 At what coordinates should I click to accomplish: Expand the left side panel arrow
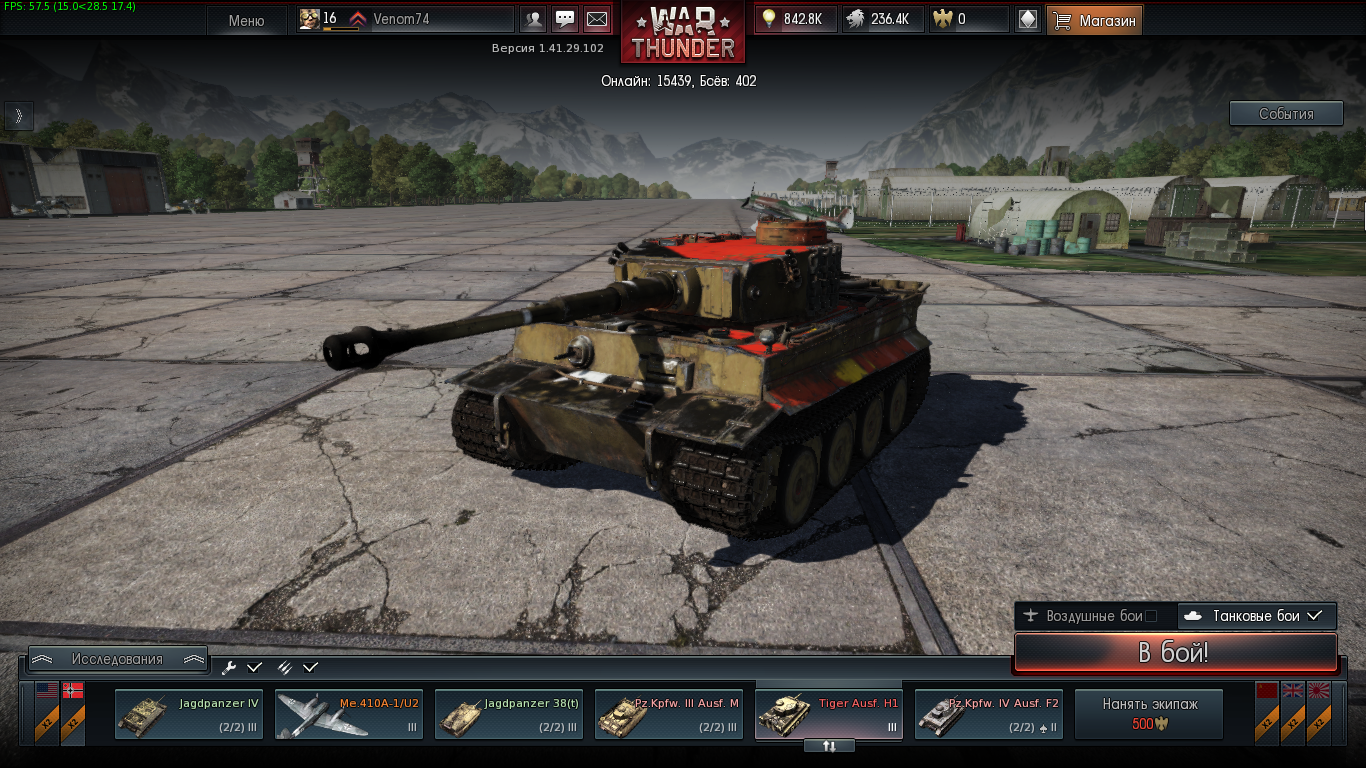click(x=18, y=116)
